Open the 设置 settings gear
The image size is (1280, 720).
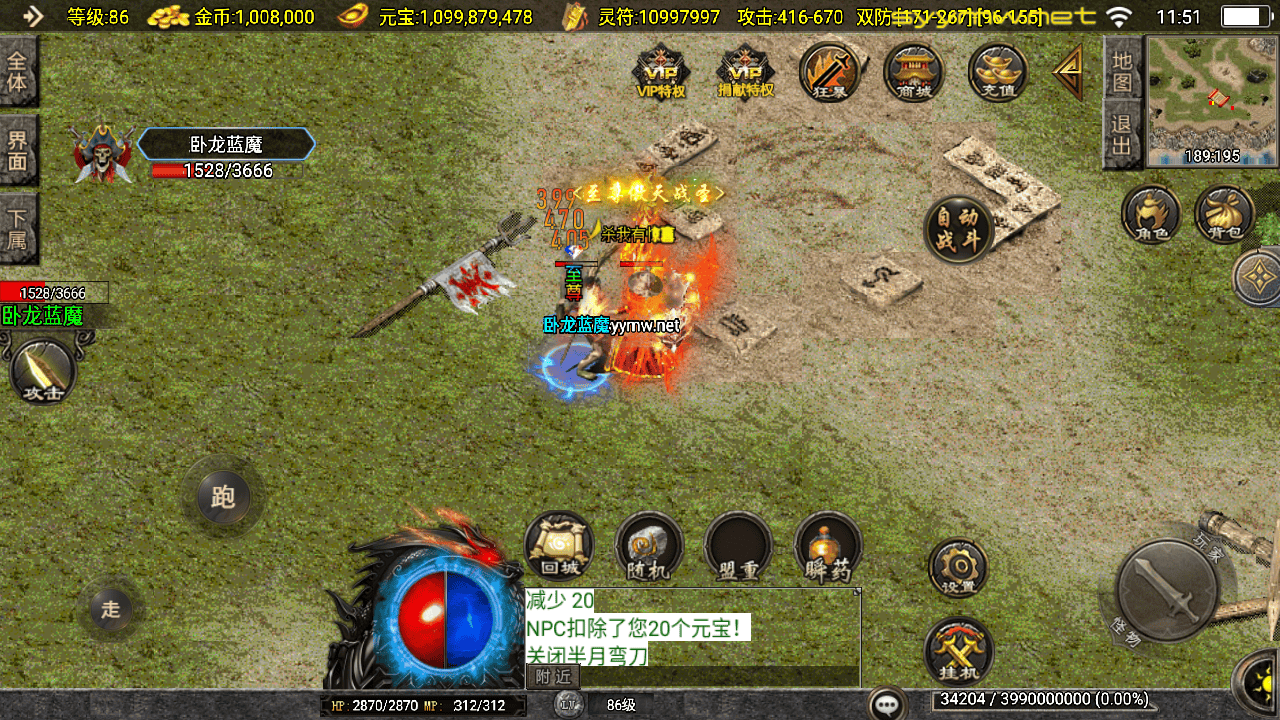pos(959,567)
